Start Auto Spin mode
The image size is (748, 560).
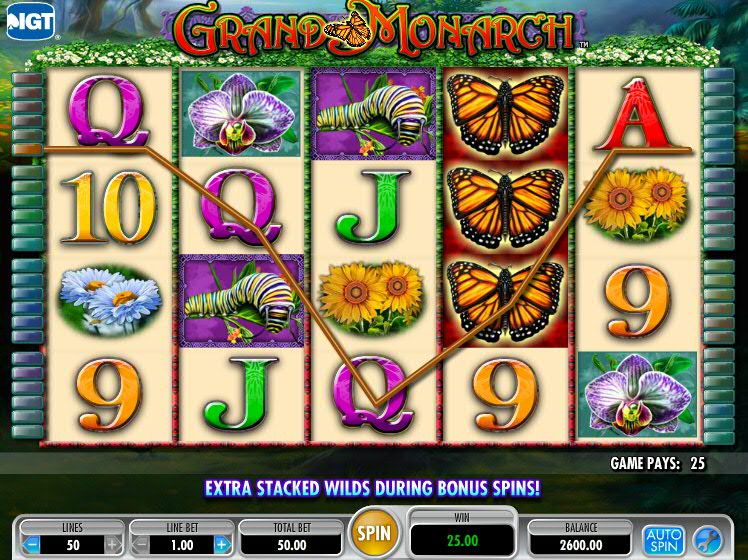[x=661, y=540]
